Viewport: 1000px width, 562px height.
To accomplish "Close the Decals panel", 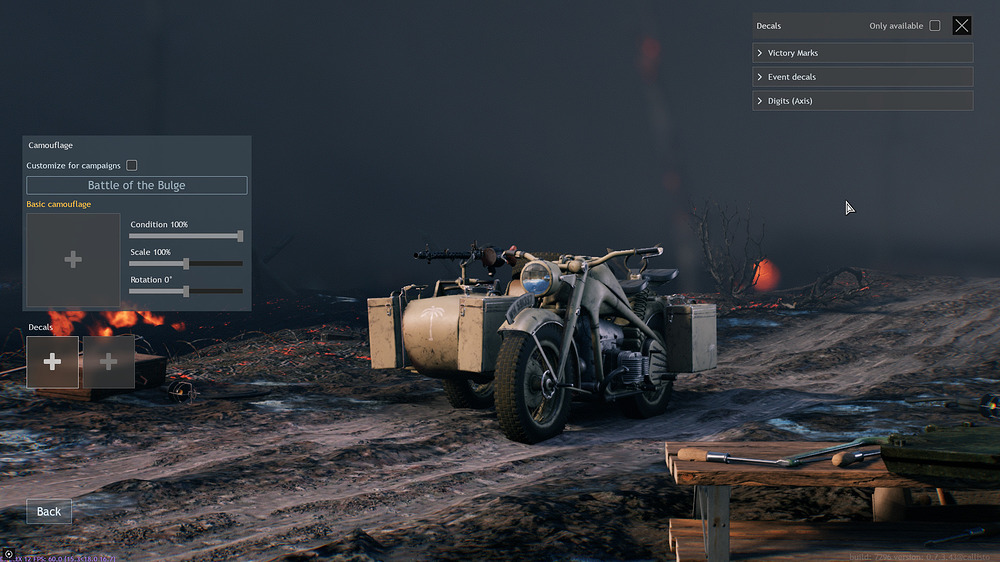I will (x=961, y=26).
